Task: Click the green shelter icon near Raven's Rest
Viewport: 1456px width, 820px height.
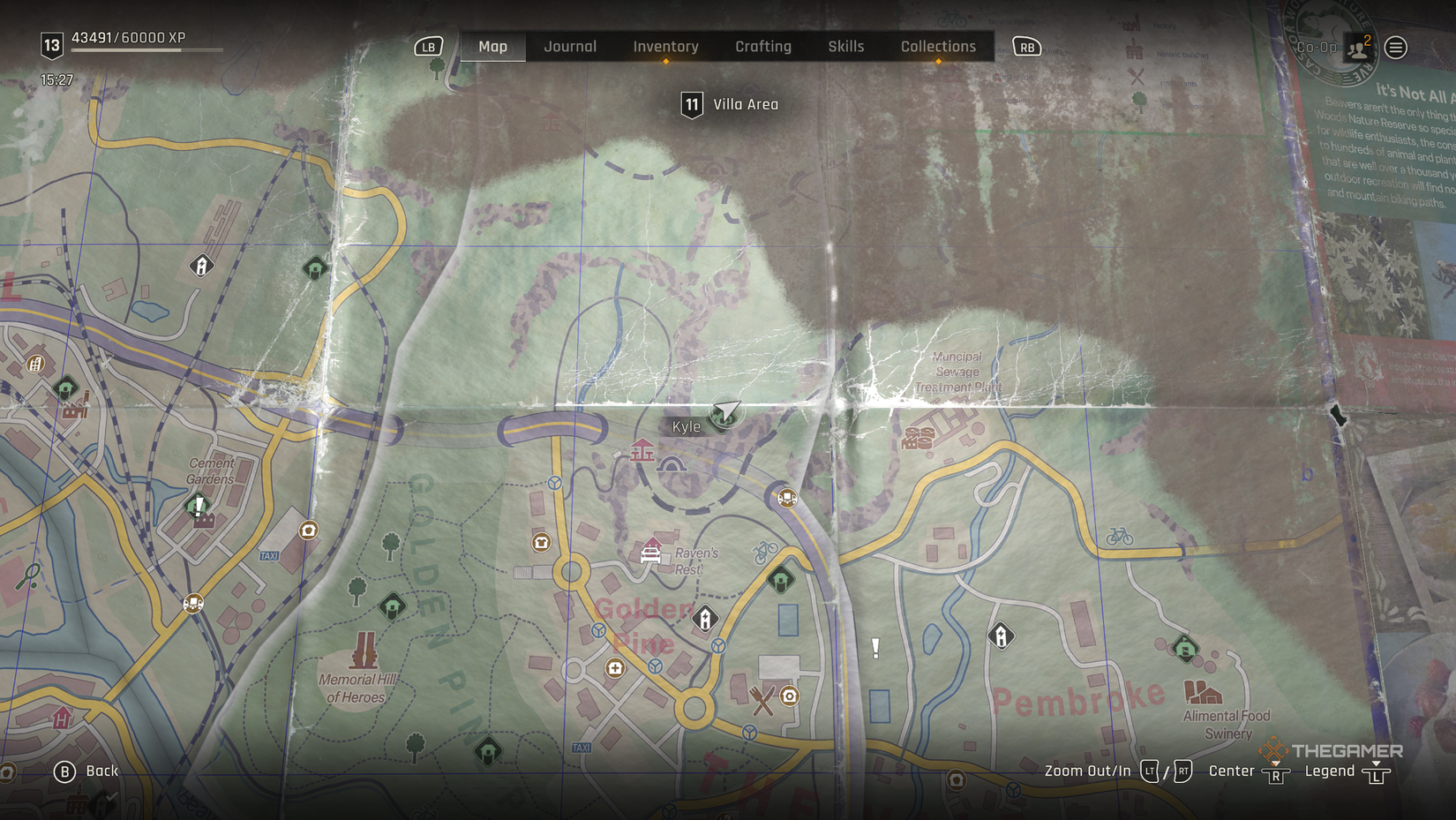Action: 779,578
